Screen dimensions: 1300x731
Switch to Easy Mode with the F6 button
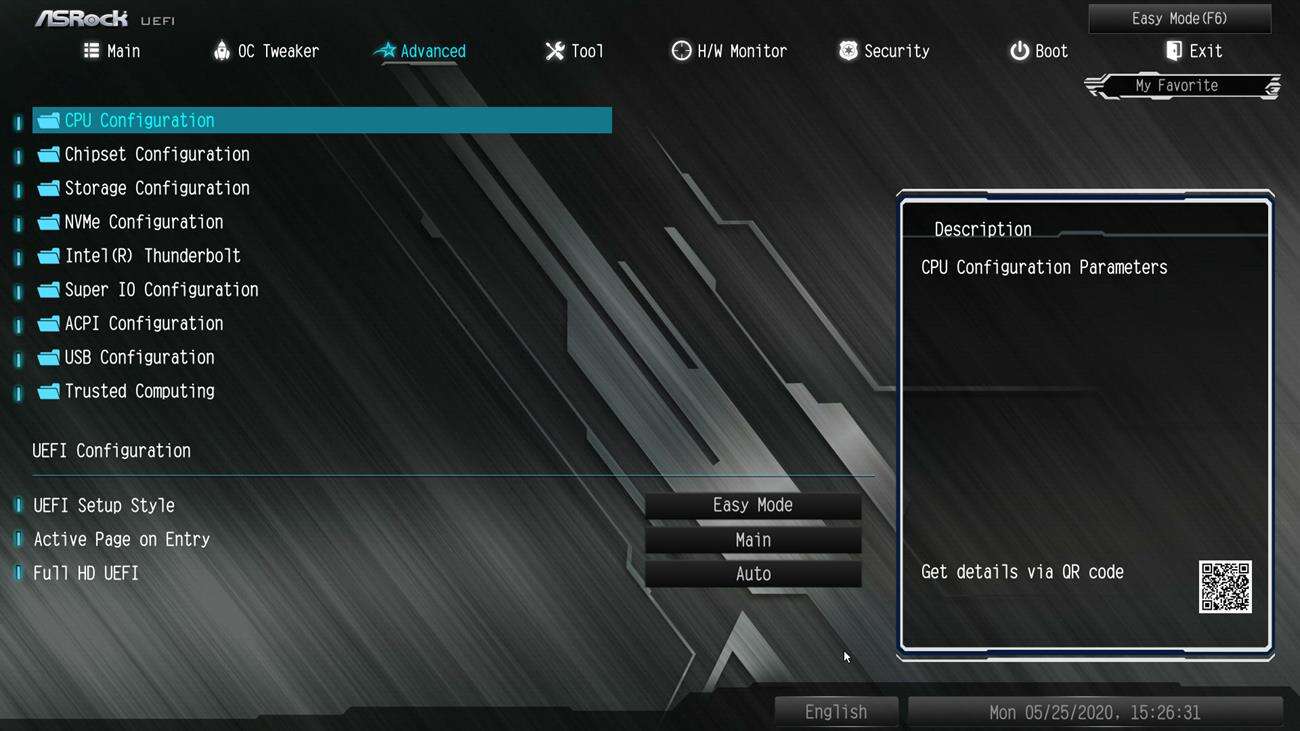pos(1178,18)
